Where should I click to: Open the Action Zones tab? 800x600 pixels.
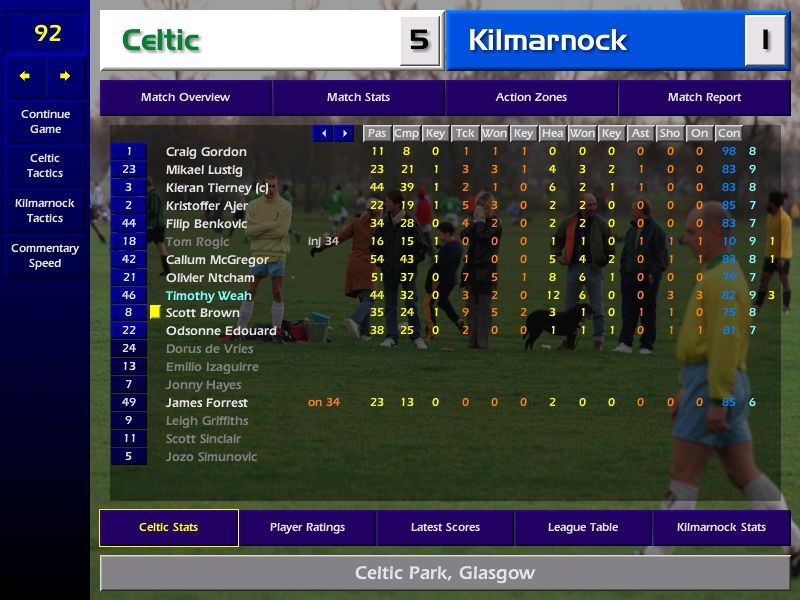[x=531, y=97]
